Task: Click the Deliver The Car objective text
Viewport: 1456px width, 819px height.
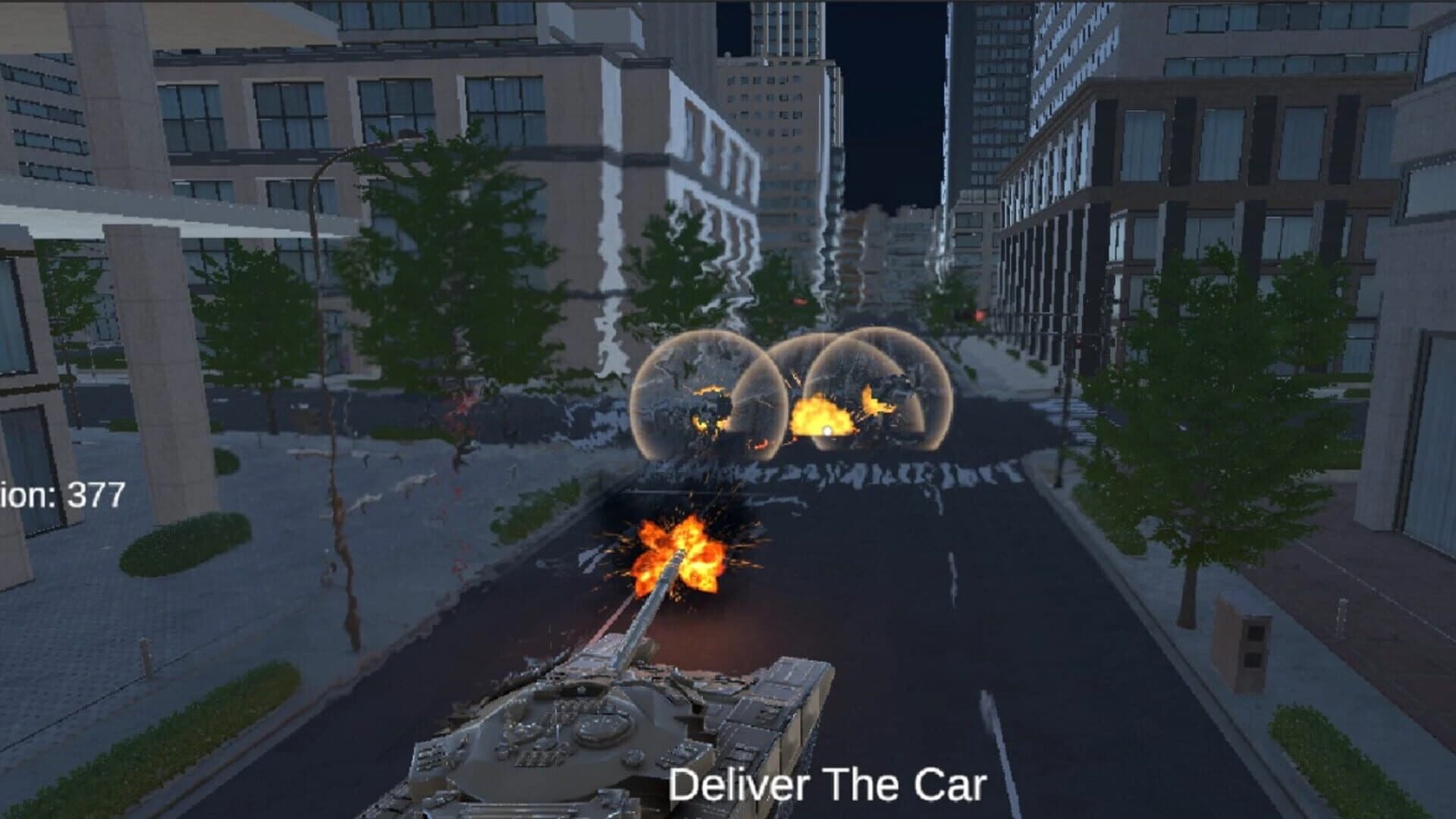Action: click(x=827, y=785)
